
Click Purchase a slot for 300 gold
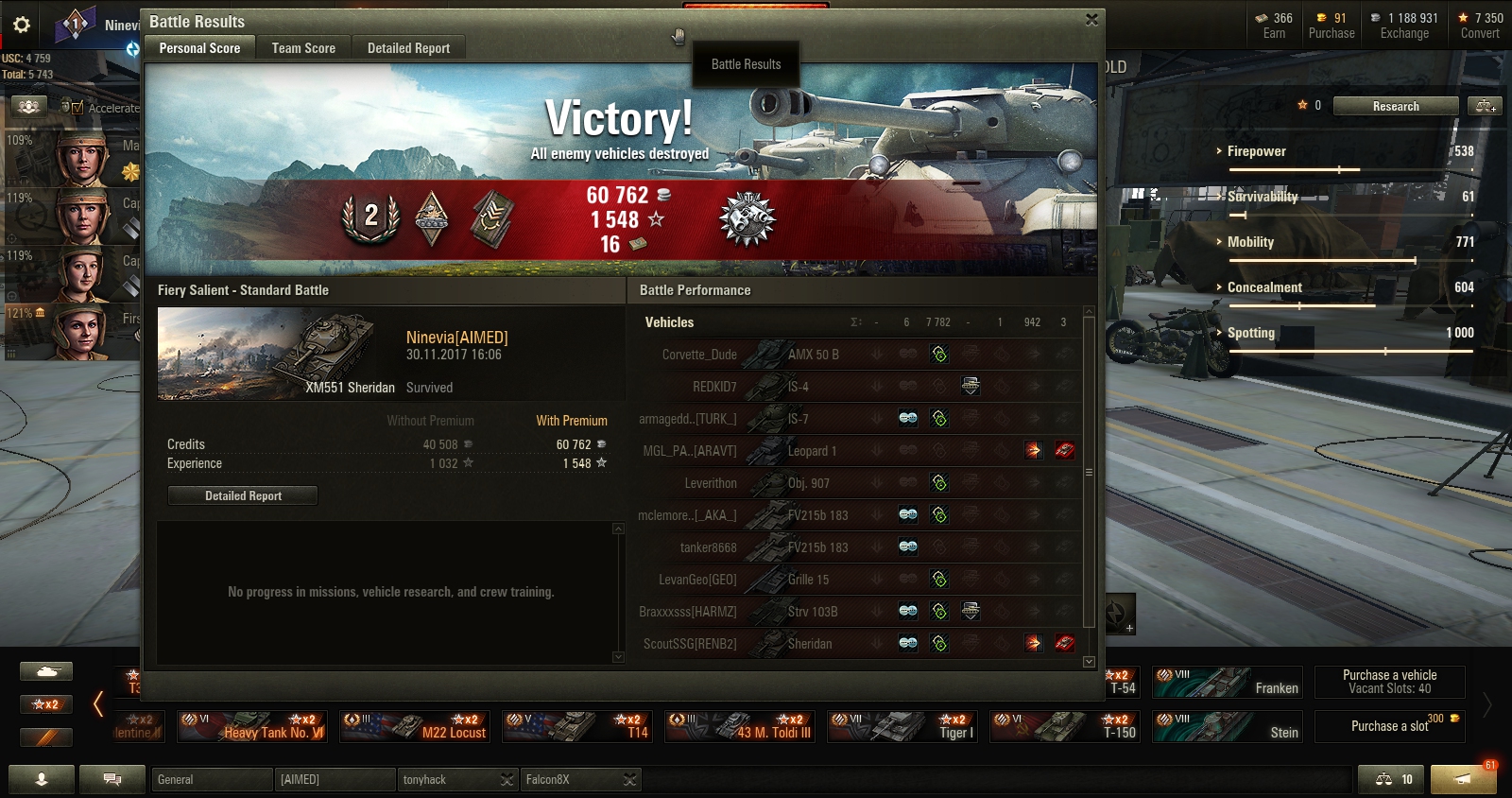click(x=1389, y=726)
